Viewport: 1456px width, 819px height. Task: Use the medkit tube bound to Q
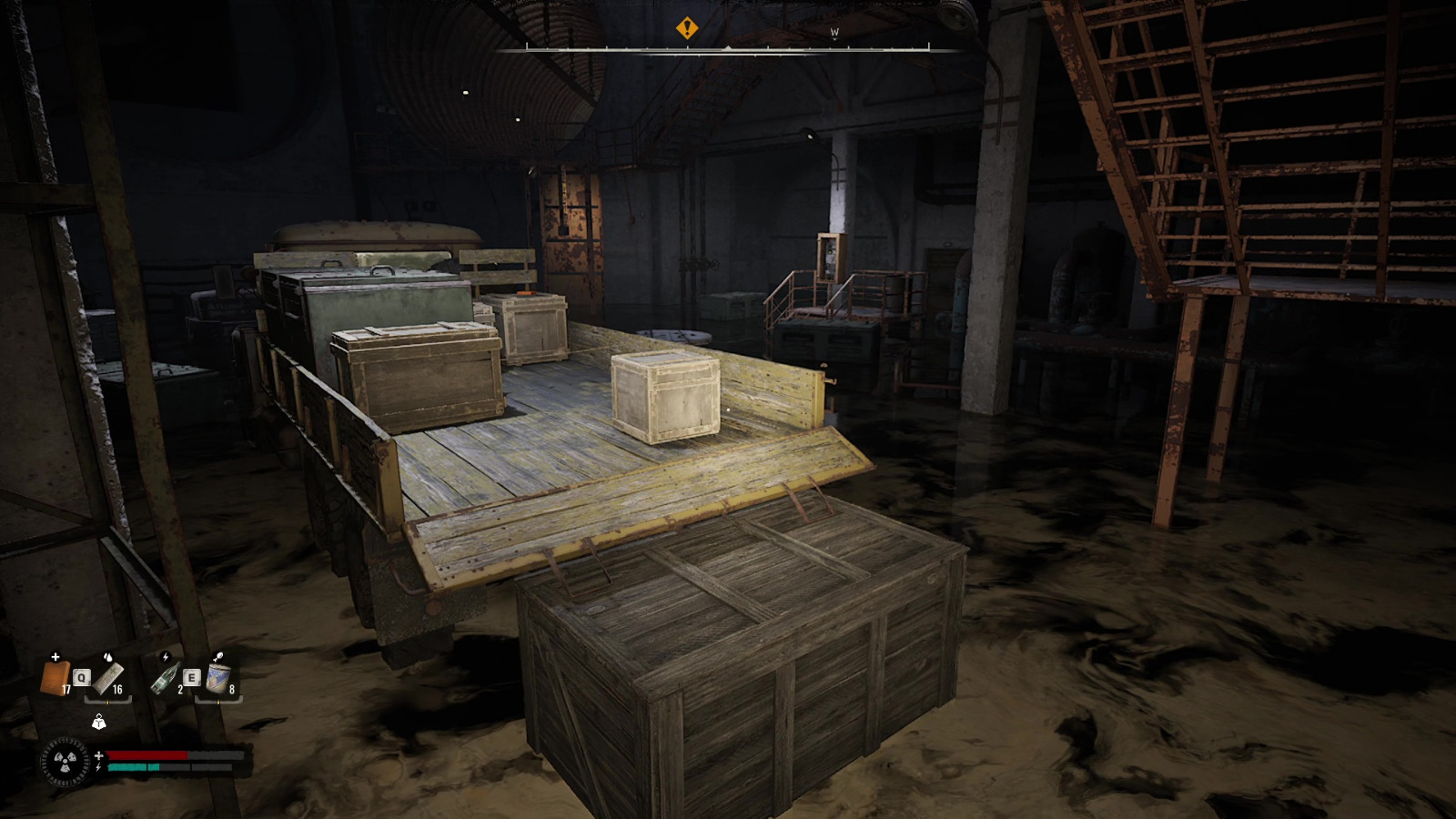tap(107, 679)
